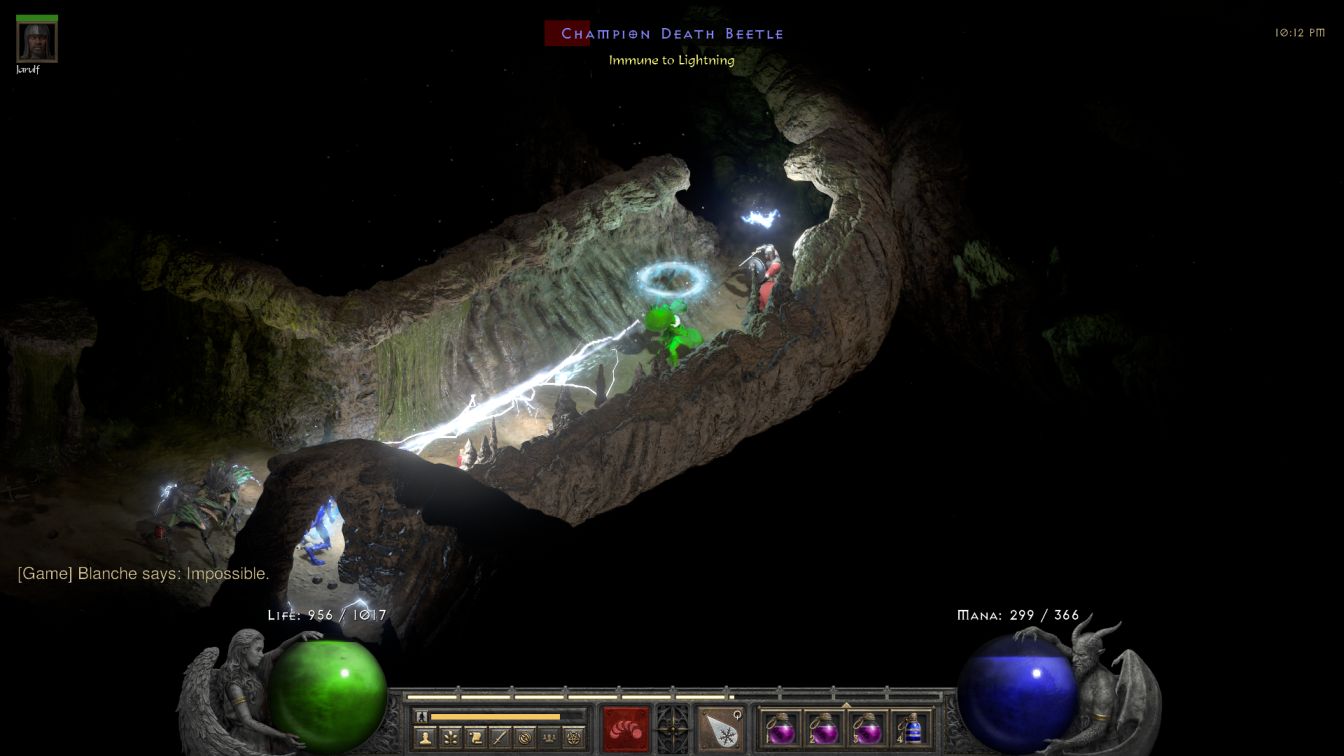This screenshot has height=756, width=1344.
Task: Toggle the run/walk button beside the stamina bar
Action: (x=422, y=716)
